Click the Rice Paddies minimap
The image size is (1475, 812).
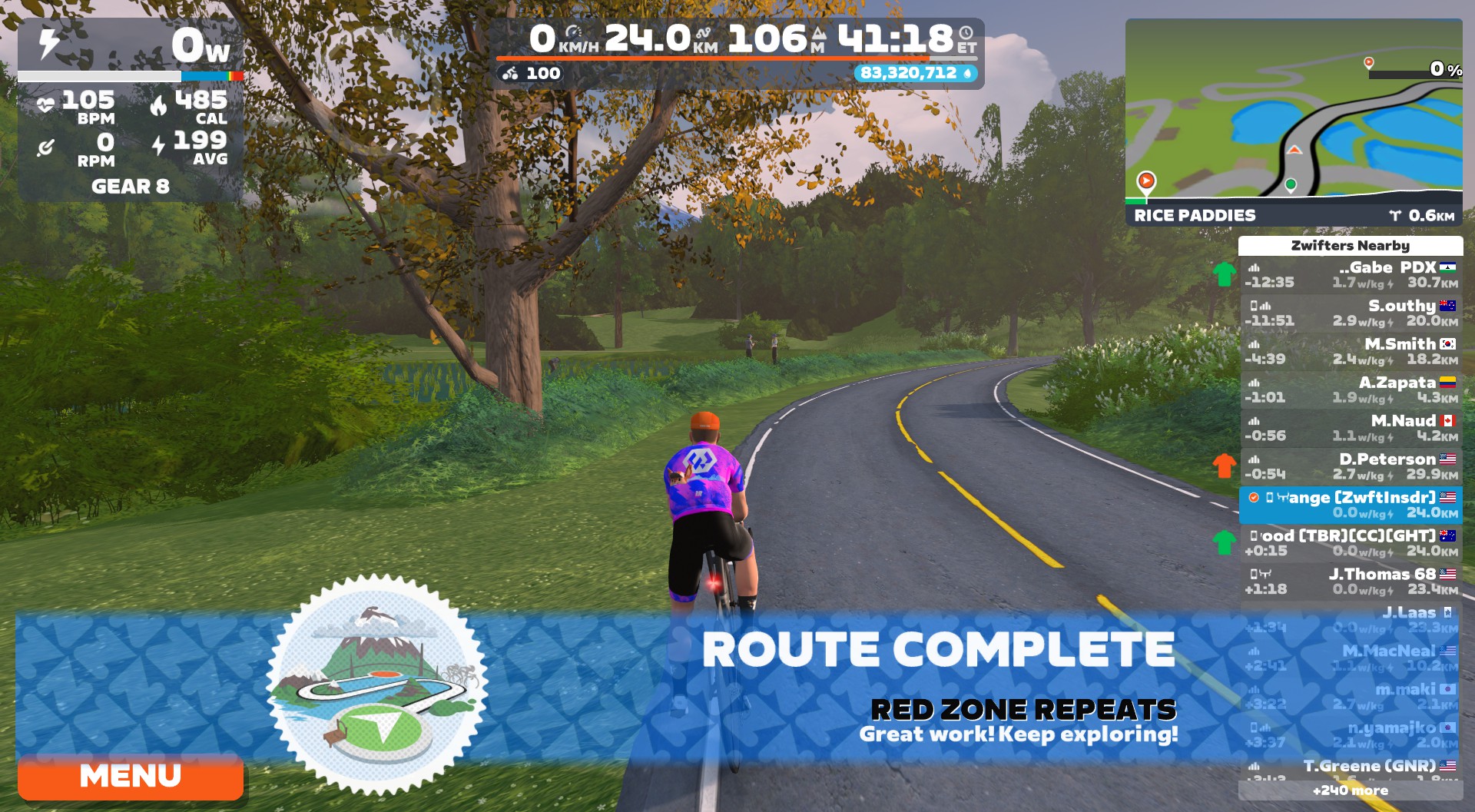pyautogui.click(x=1294, y=113)
